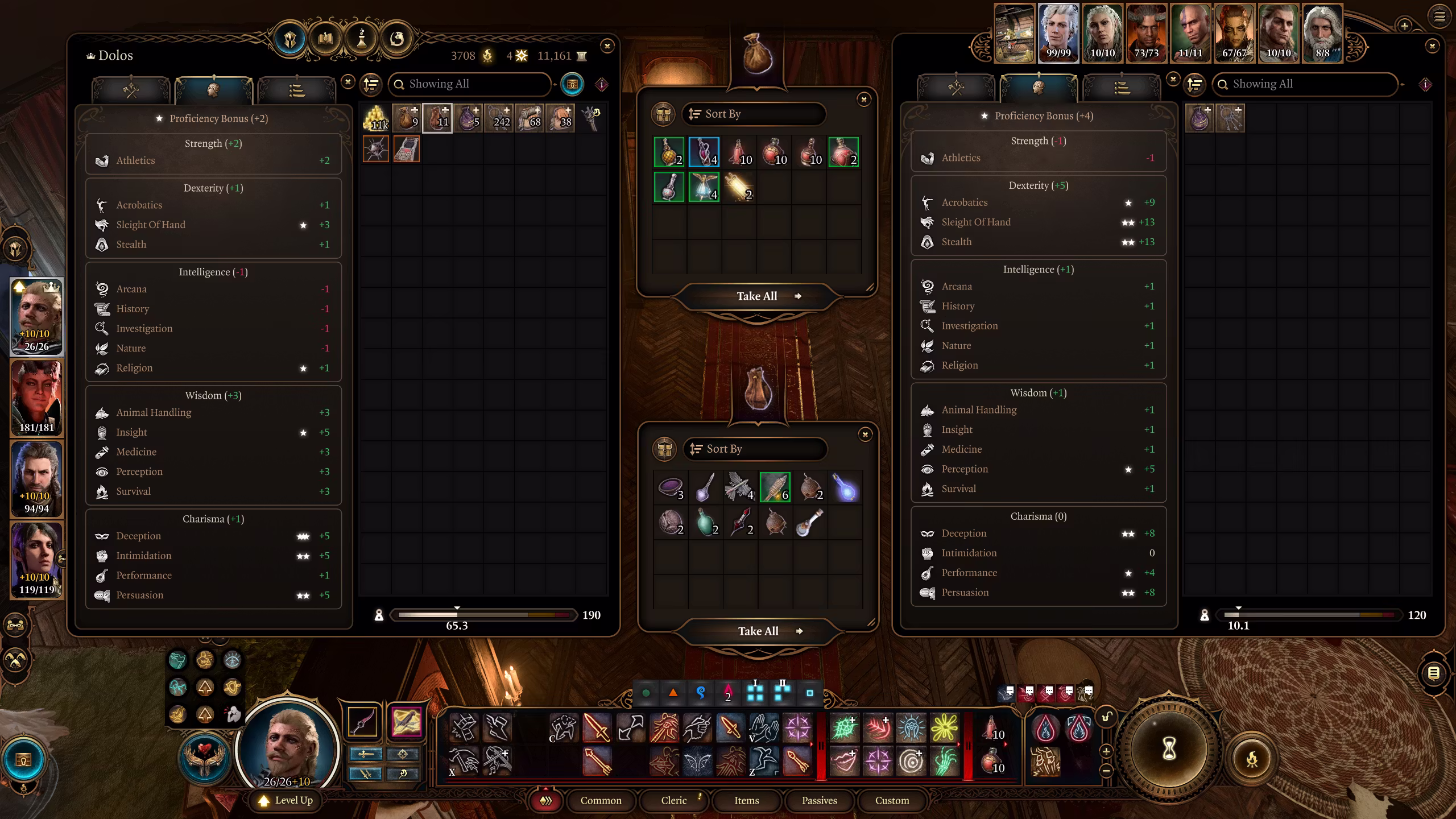Open the Sort By dropdown in upper pouch
This screenshot has height=819, width=1456.
click(753, 114)
